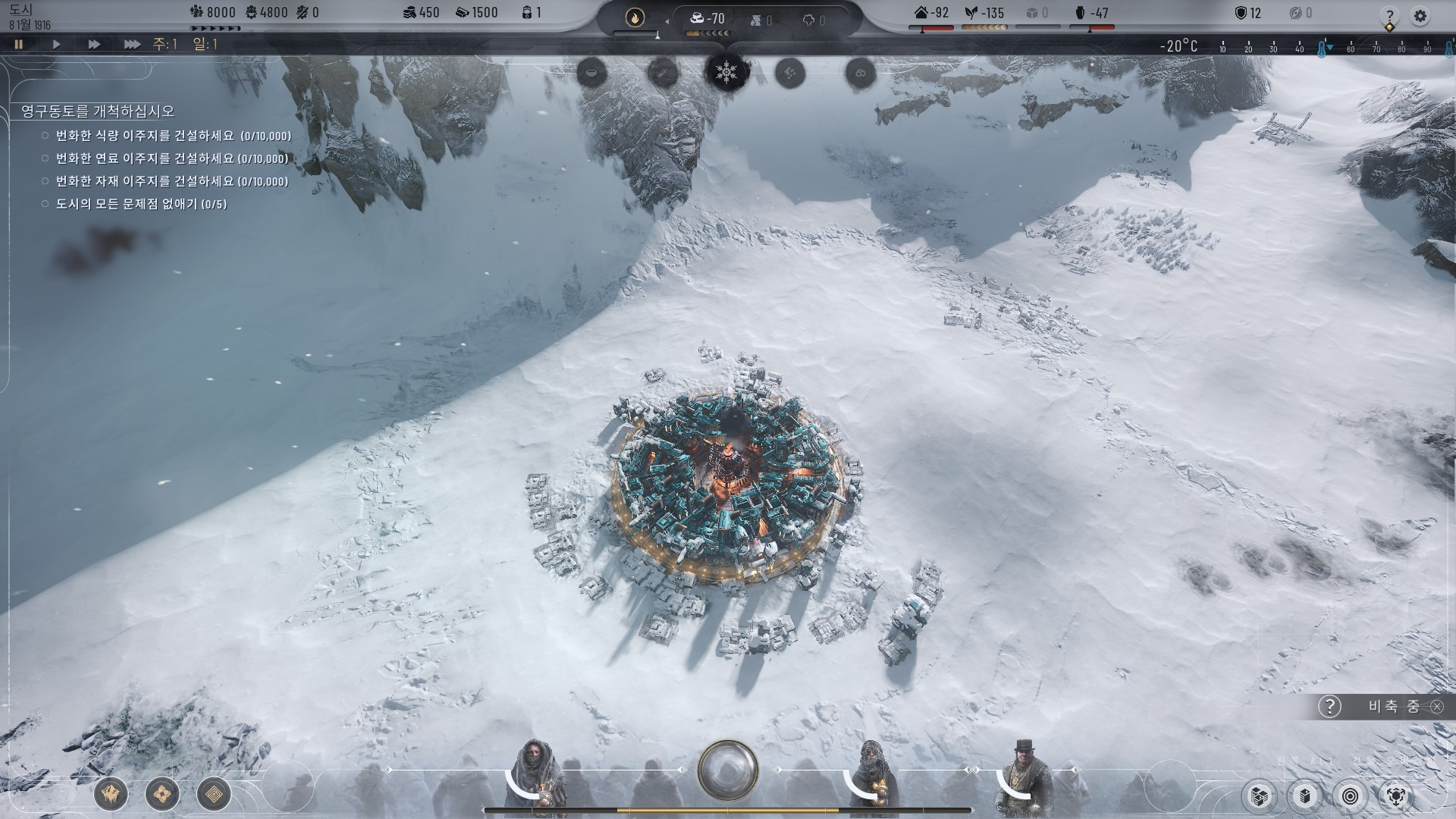Open the hexagon cluster icon at bottom right

tap(1396, 795)
